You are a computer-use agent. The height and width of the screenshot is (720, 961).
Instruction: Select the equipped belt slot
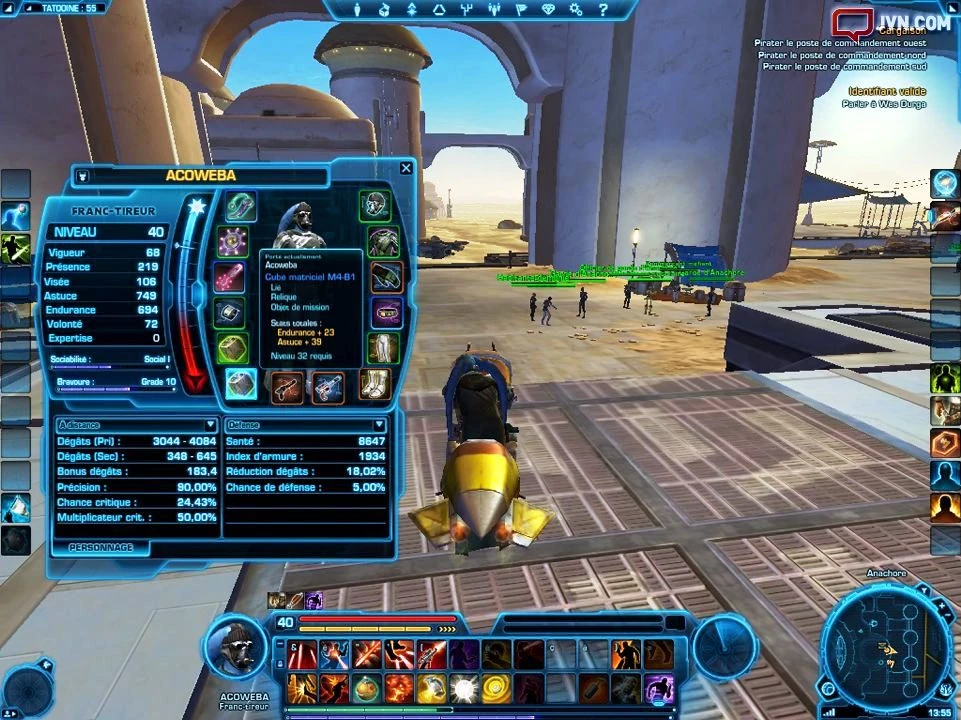pos(386,312)
